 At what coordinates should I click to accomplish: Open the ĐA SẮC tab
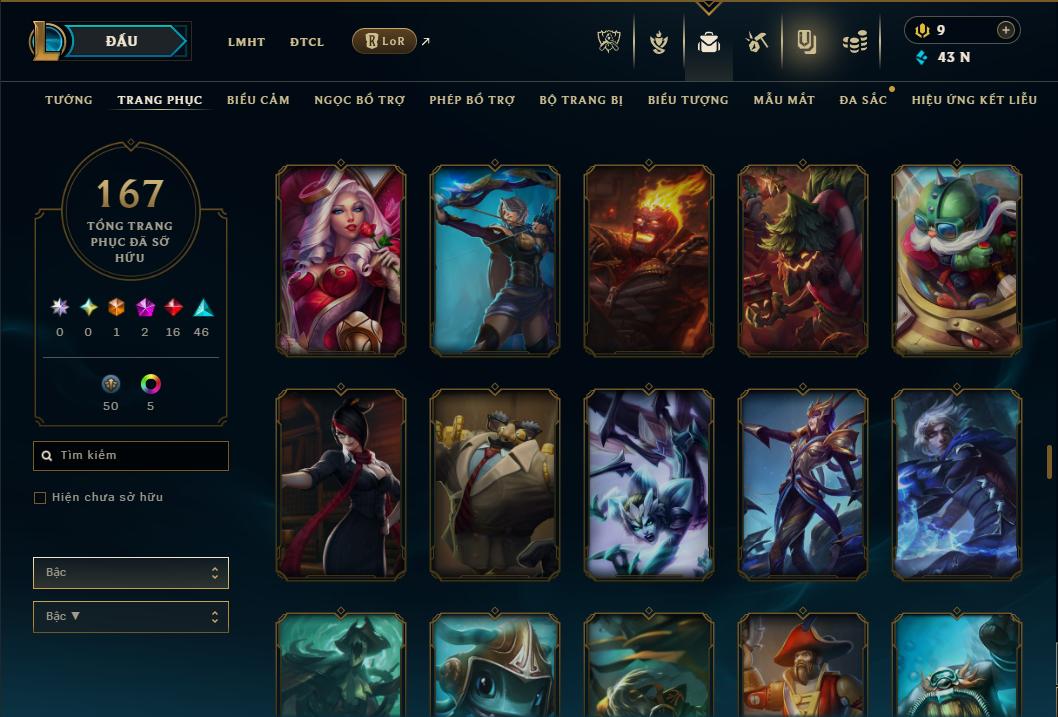[x=863, y=100]
